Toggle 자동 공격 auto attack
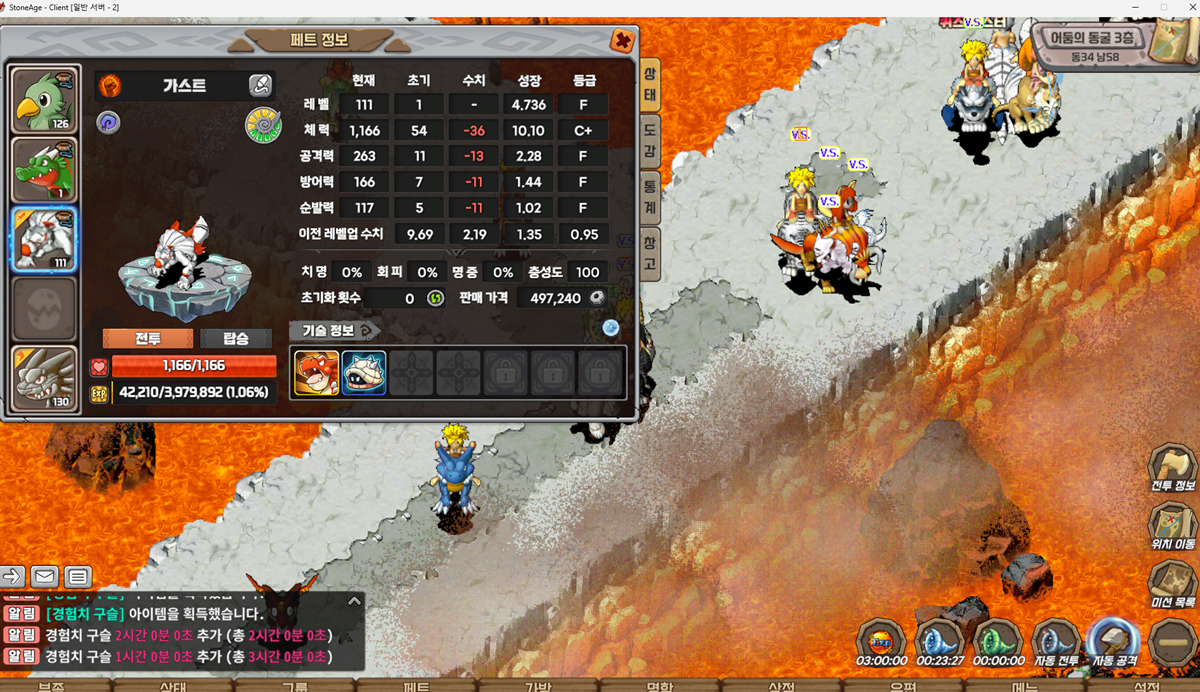The image size is (1200, 692). pos(1114,640)
